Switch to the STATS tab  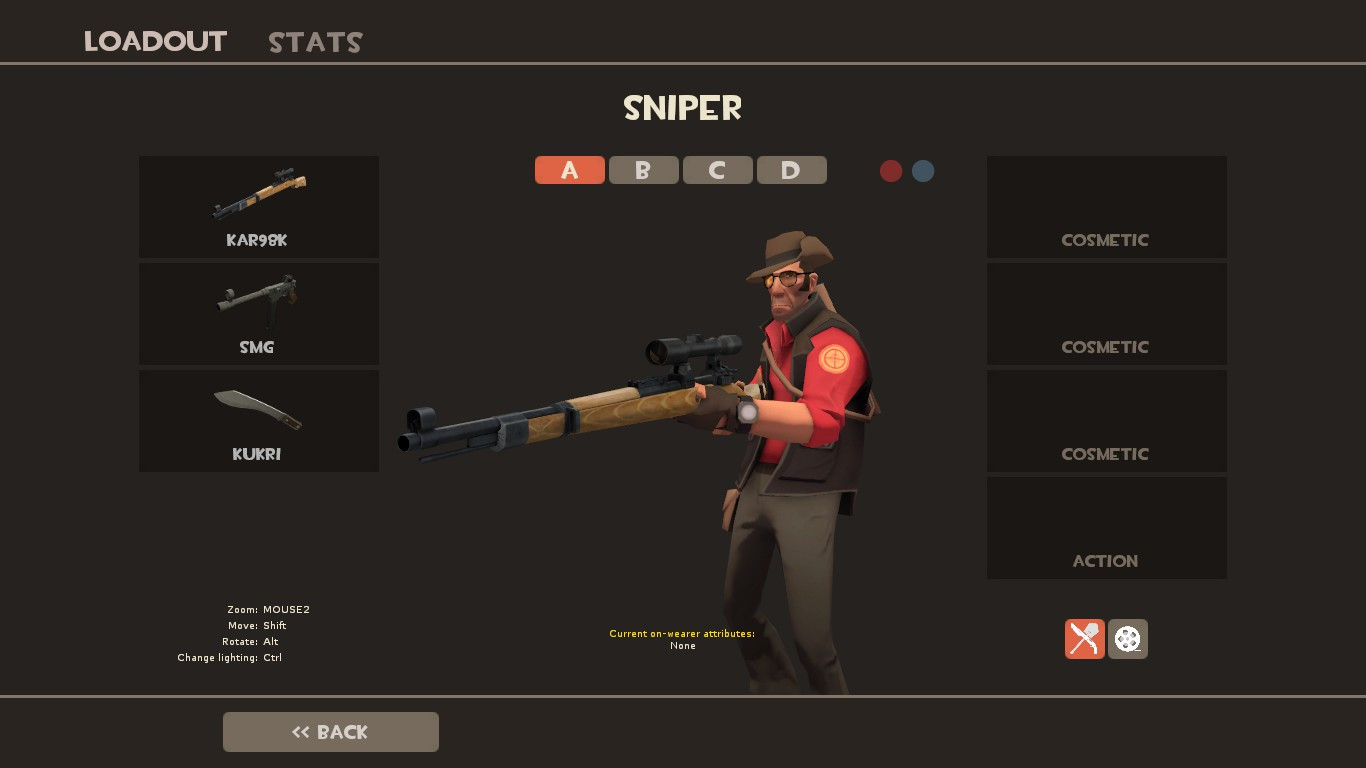(x=314, y=41)
